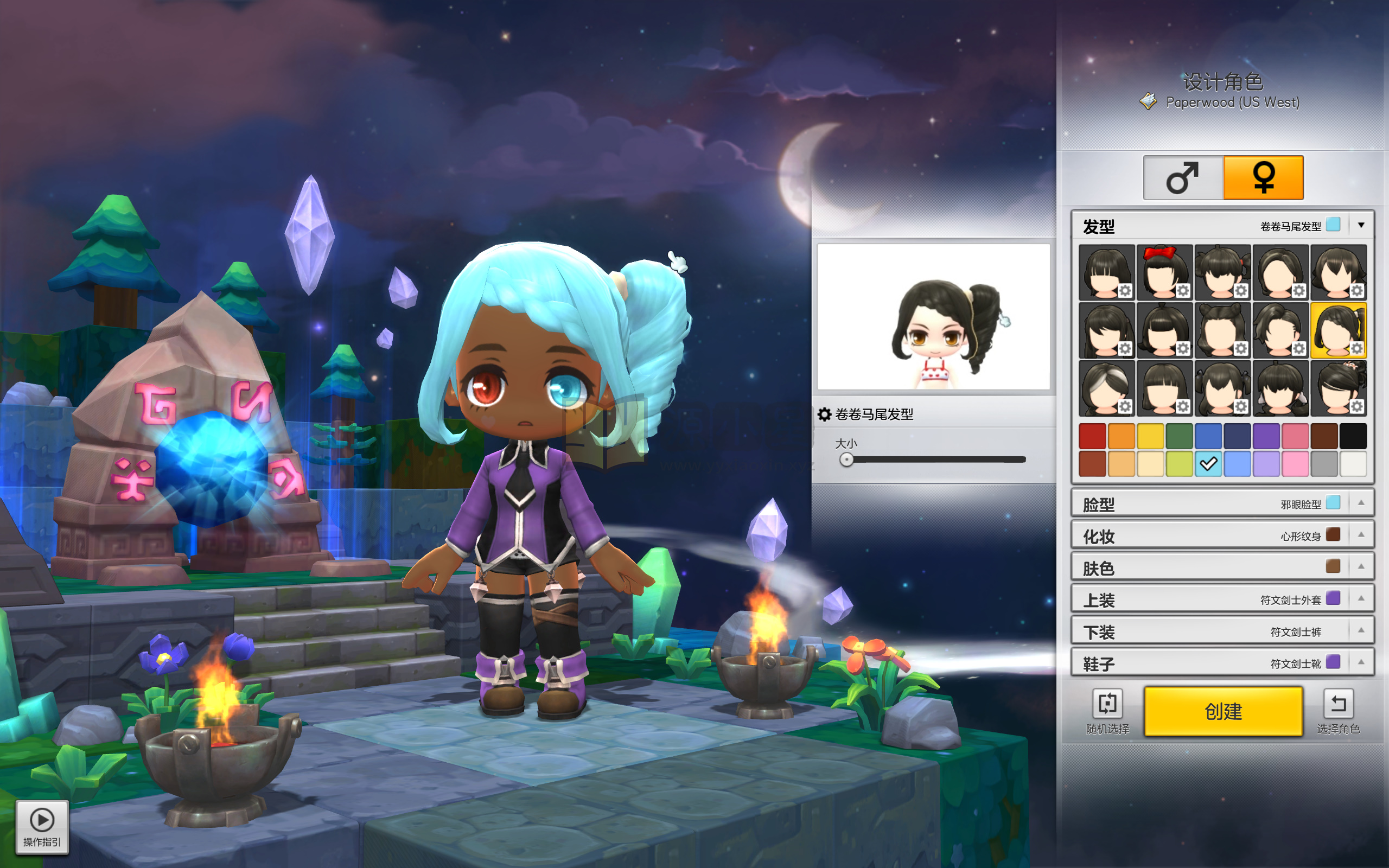Viewport: 1389px width, 868px height.
Task: Collapse the 发型 hairstyle section arrow
Action: click(x=1361, y=225)
